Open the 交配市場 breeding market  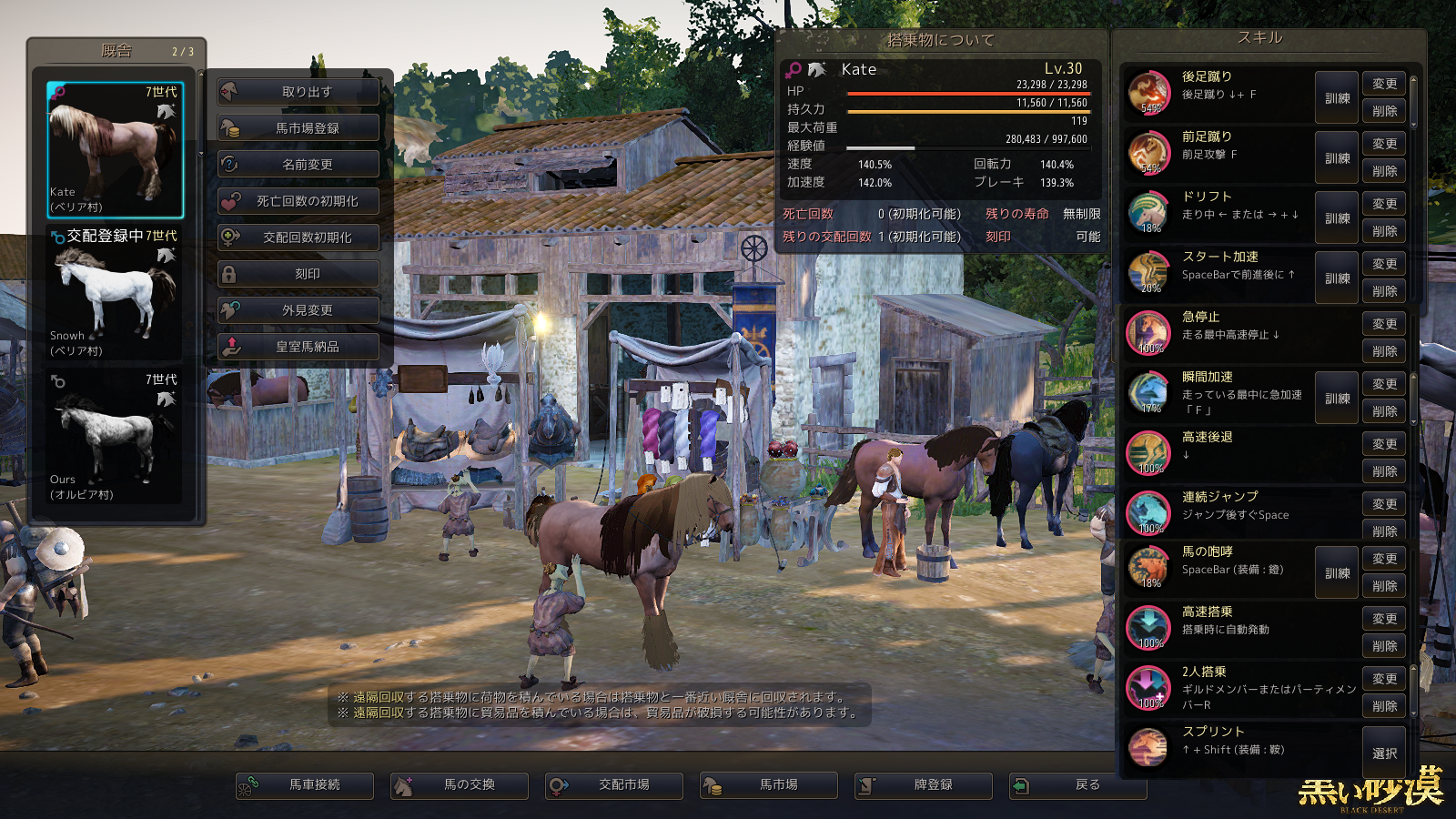click(x=614, y=784)
